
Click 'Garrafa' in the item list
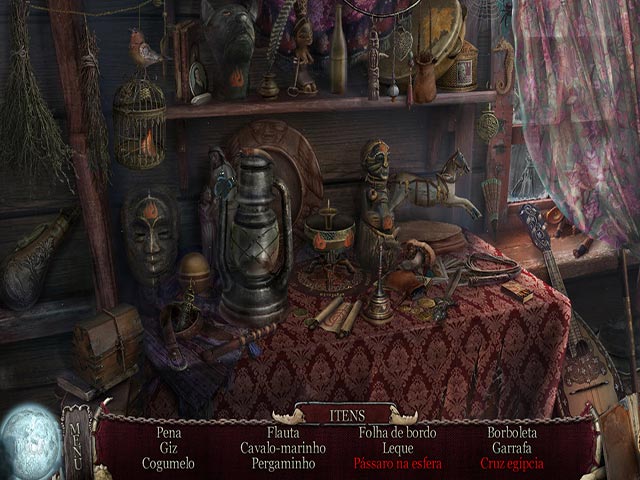point(512,448)
